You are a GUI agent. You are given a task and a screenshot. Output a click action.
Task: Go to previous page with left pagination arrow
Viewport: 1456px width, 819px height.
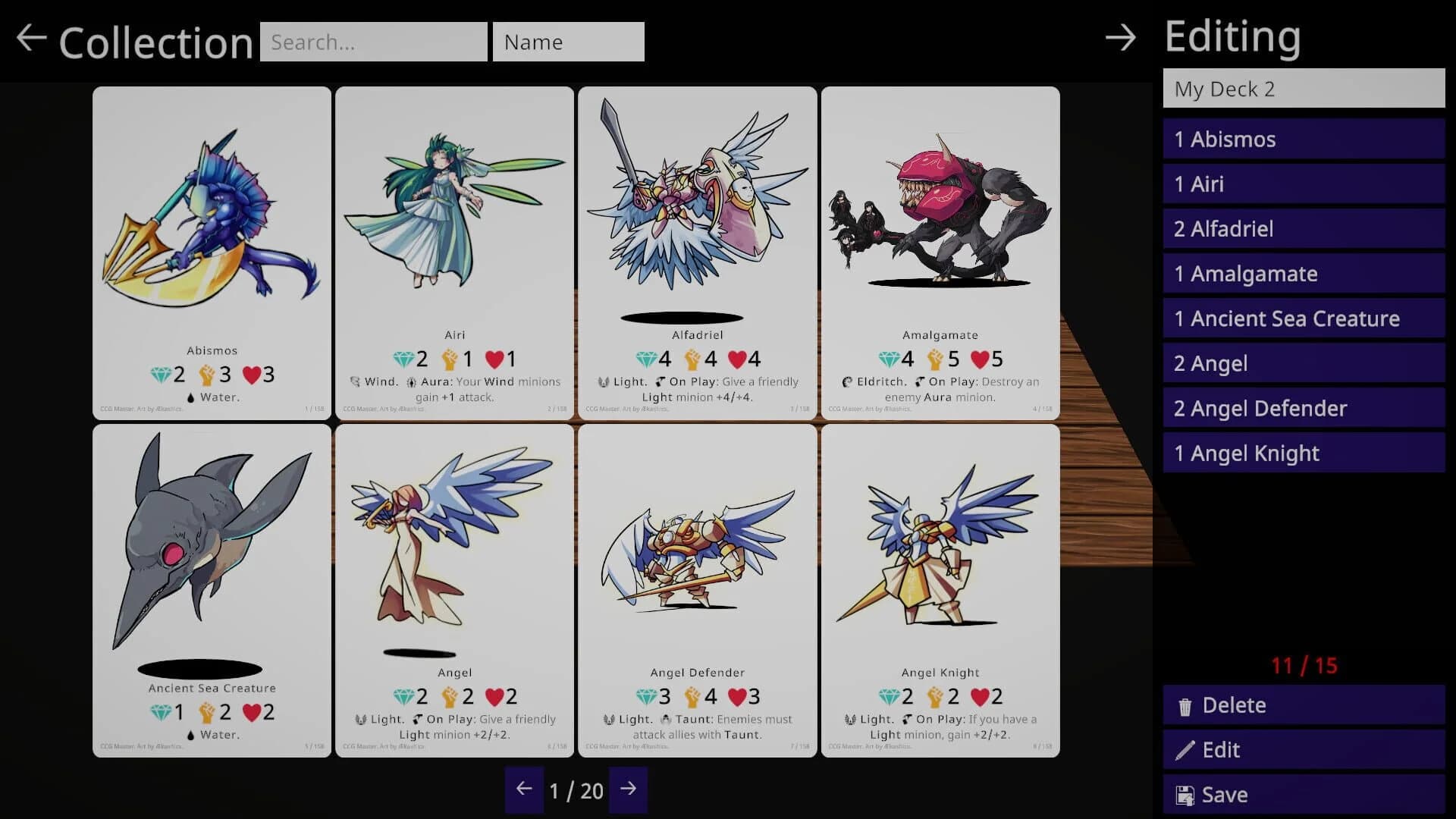524,790
